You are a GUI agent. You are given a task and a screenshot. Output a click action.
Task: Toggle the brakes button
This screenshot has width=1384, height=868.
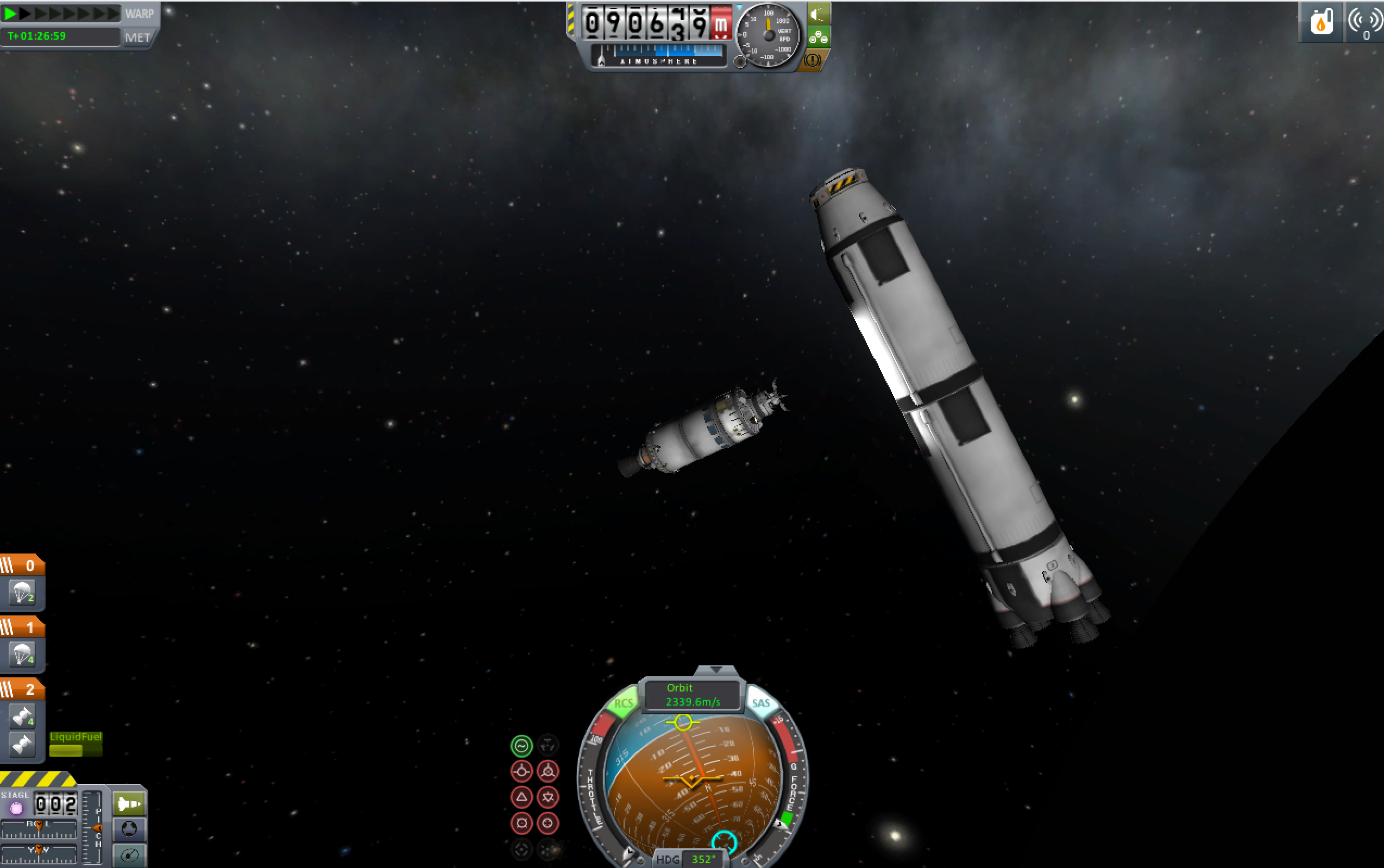tap(813, 60)
